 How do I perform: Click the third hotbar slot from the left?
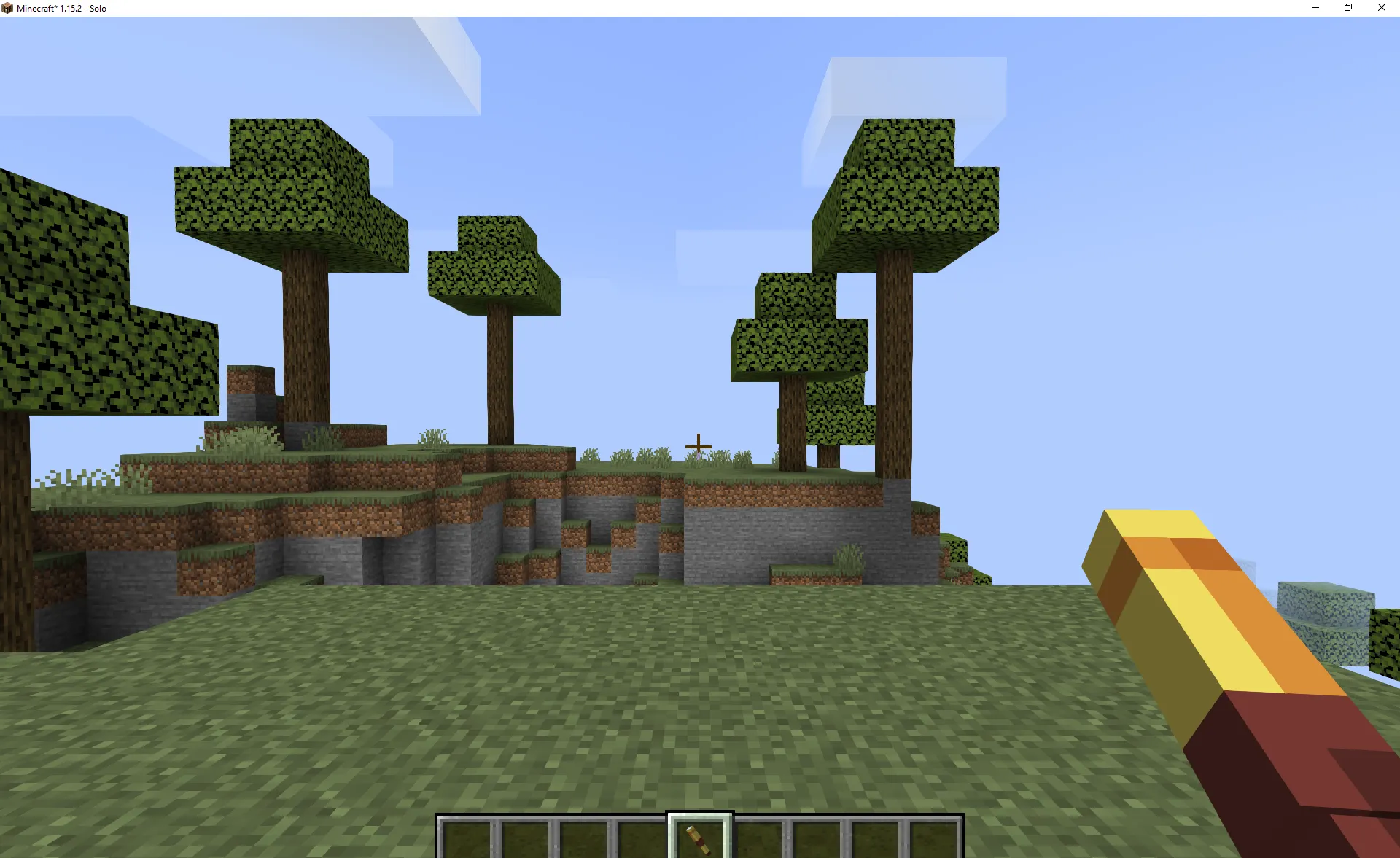(582, 838)
